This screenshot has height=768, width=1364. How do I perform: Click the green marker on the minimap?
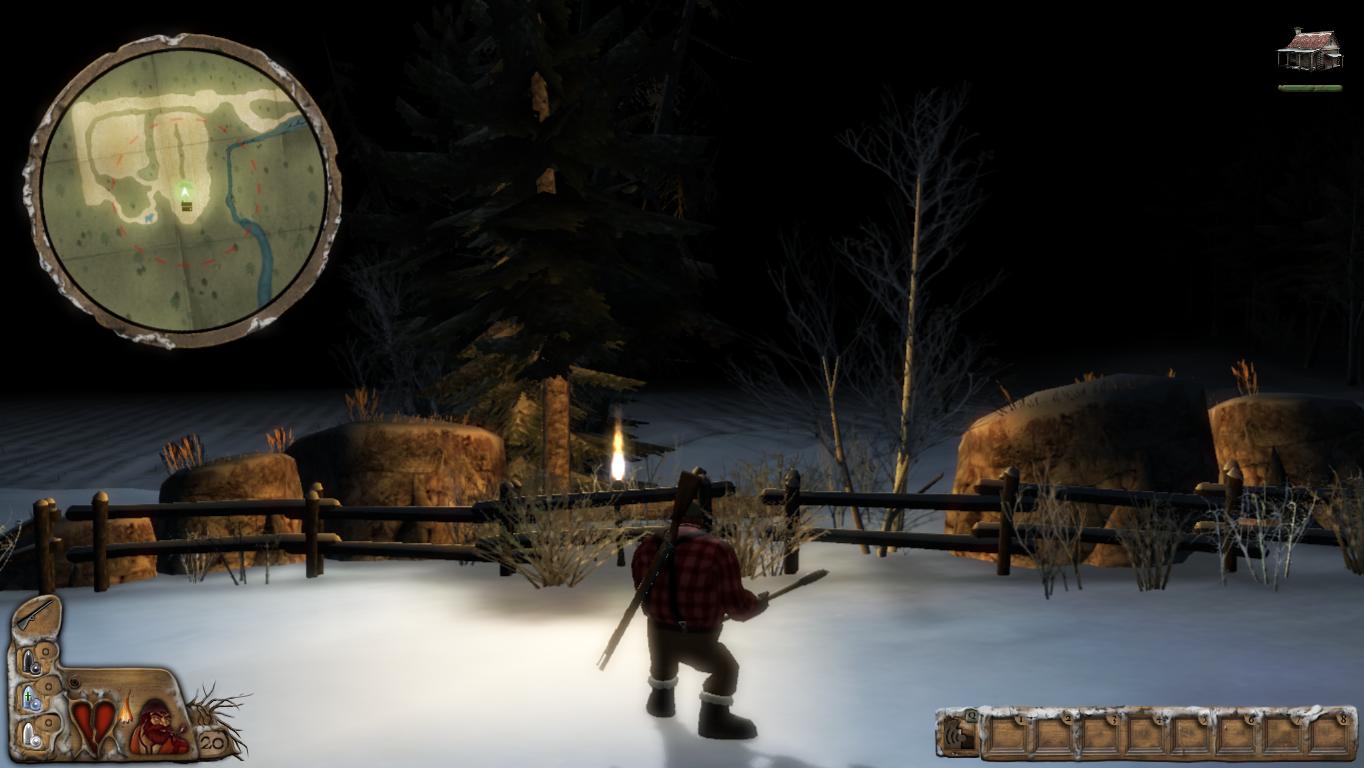[185, 190]
